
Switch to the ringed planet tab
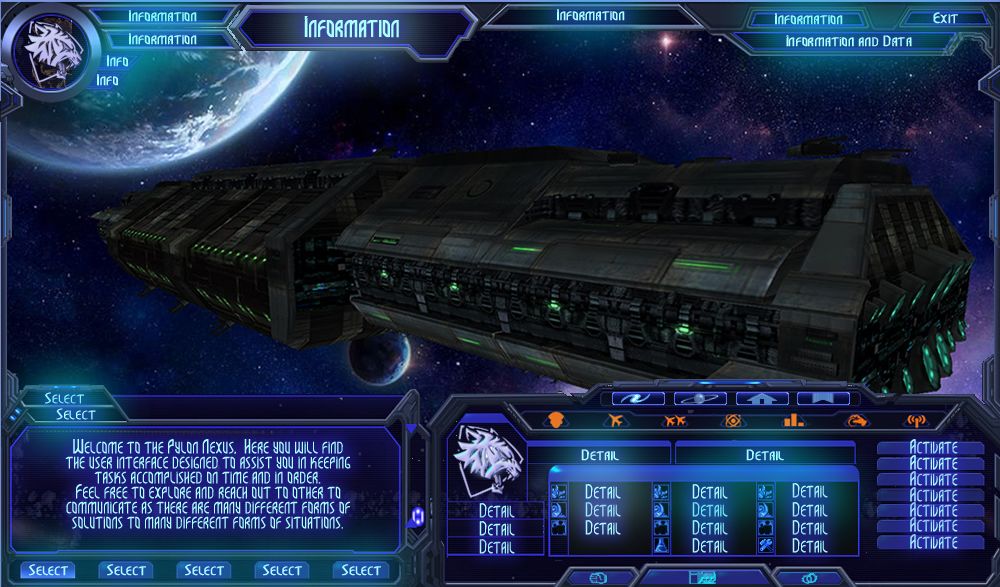click(700, 398)
